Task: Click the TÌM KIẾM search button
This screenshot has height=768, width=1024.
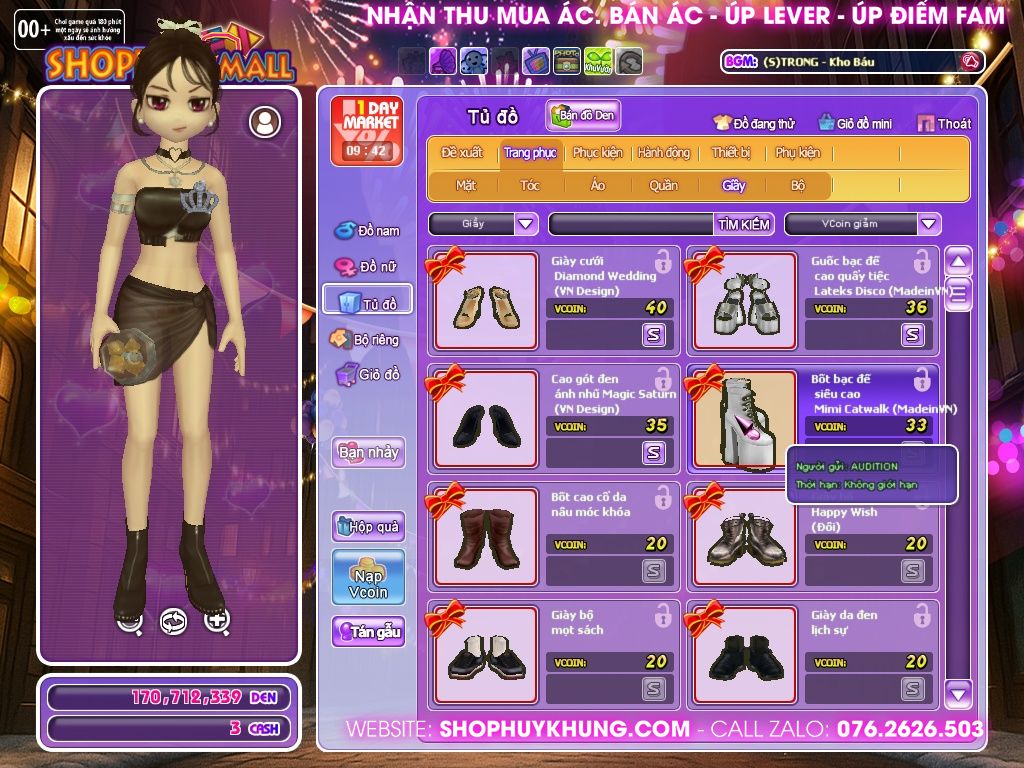Action: tap(744, 224)
